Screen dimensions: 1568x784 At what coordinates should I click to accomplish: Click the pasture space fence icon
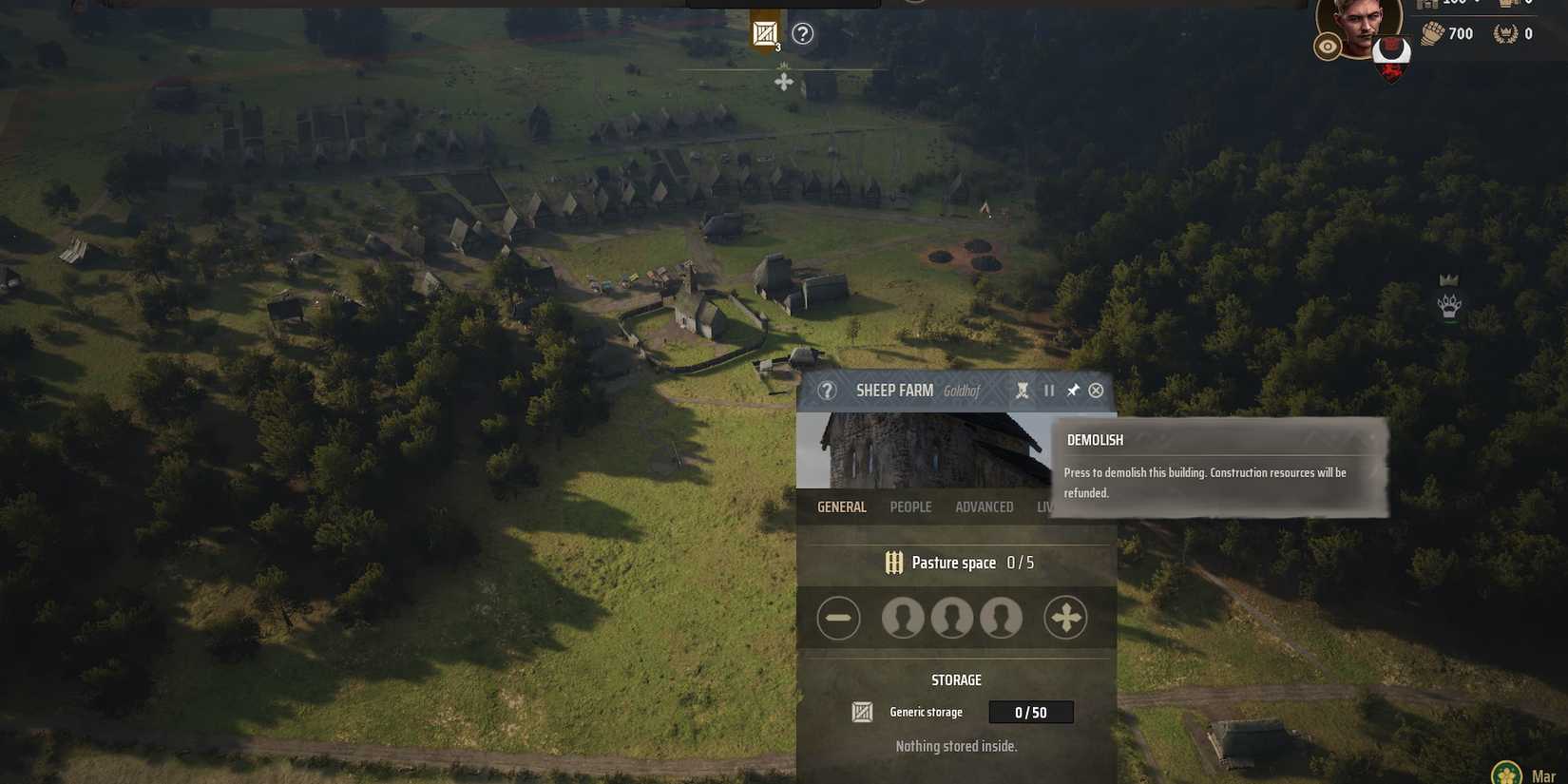click(892, 562)
